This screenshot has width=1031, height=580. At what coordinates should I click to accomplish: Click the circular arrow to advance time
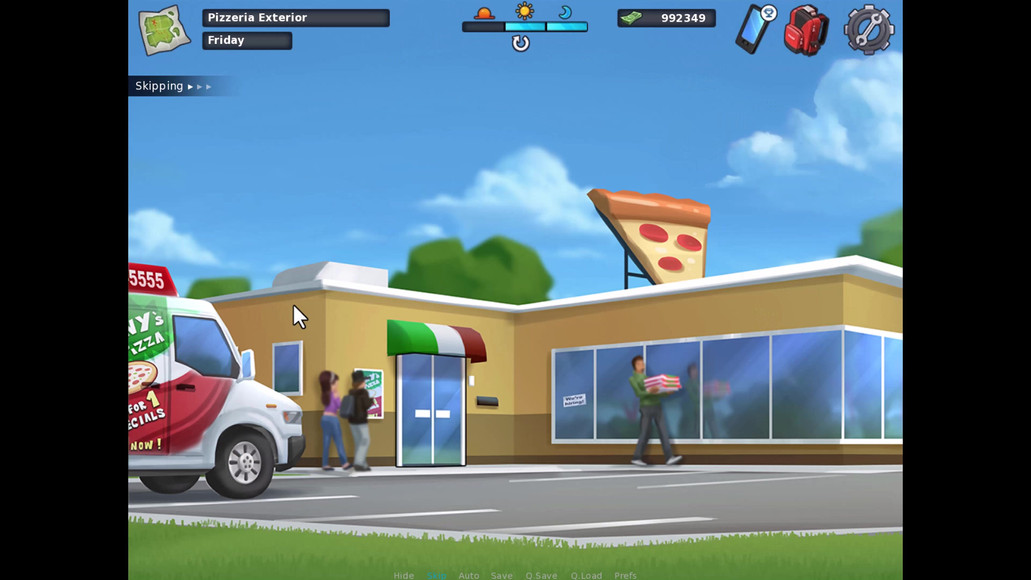[x=520, y=43]
